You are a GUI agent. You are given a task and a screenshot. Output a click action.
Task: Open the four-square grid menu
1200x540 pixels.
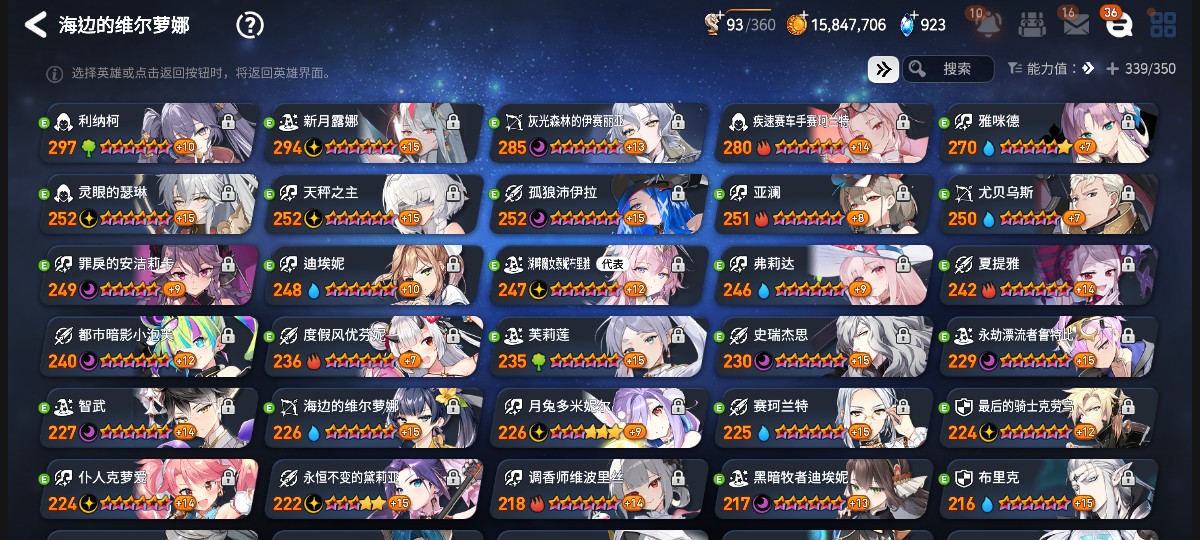point(1162,24)
